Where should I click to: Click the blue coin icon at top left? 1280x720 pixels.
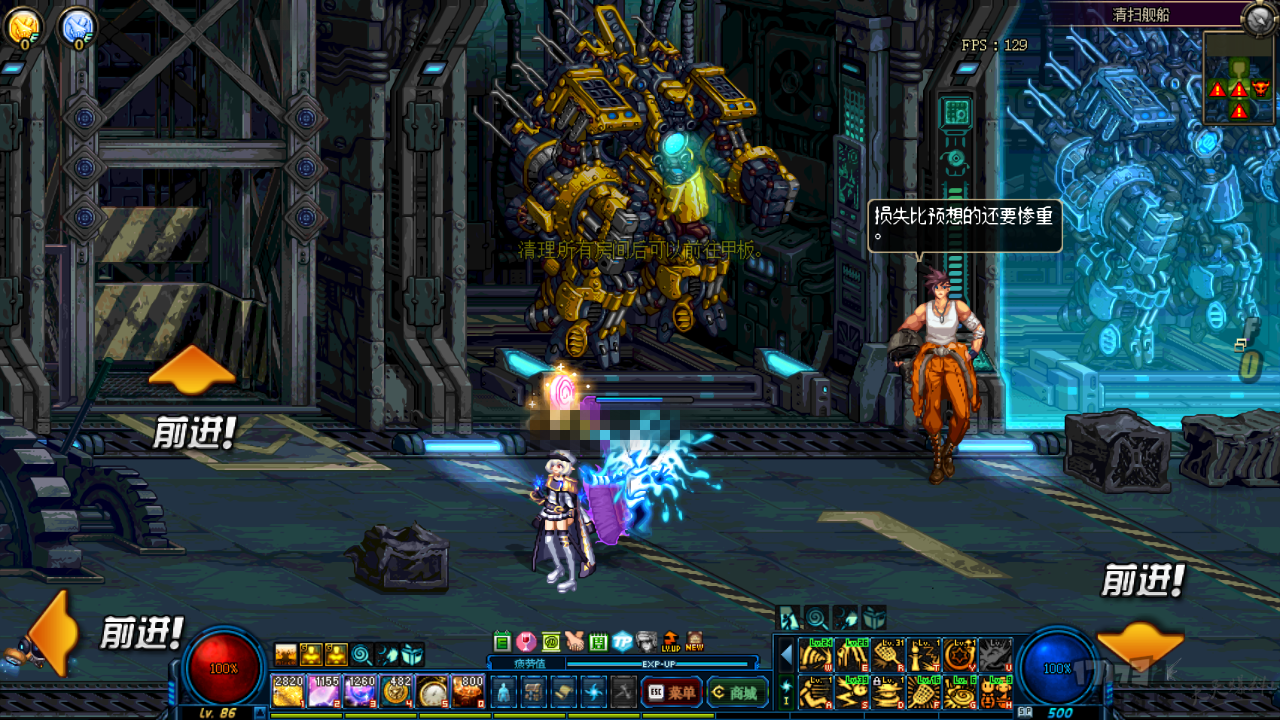pos(76,27)
